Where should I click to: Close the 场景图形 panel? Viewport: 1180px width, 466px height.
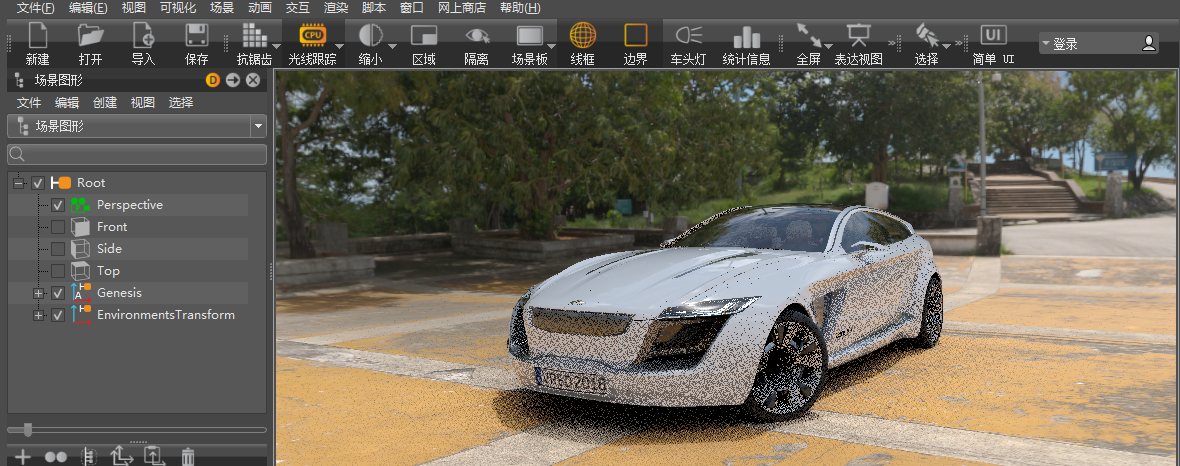[x=253, y=80]
